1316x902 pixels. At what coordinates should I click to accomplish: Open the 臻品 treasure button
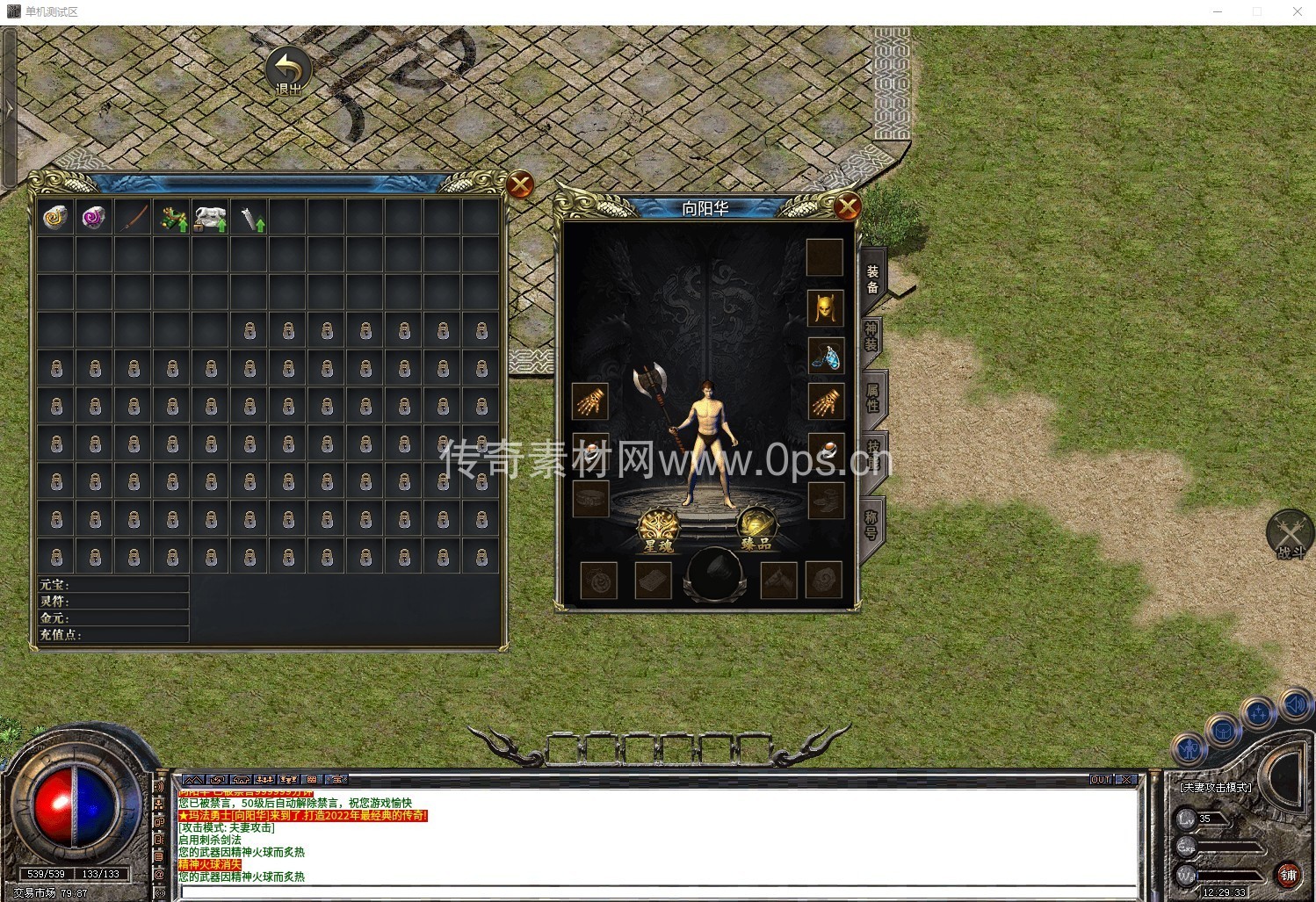click(756, 529)
